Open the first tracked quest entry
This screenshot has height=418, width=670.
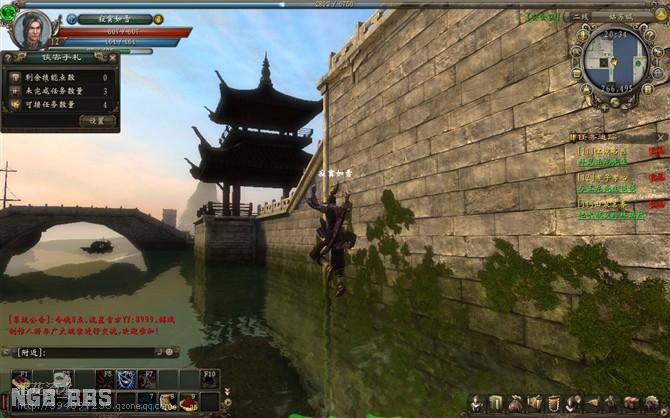600,150
